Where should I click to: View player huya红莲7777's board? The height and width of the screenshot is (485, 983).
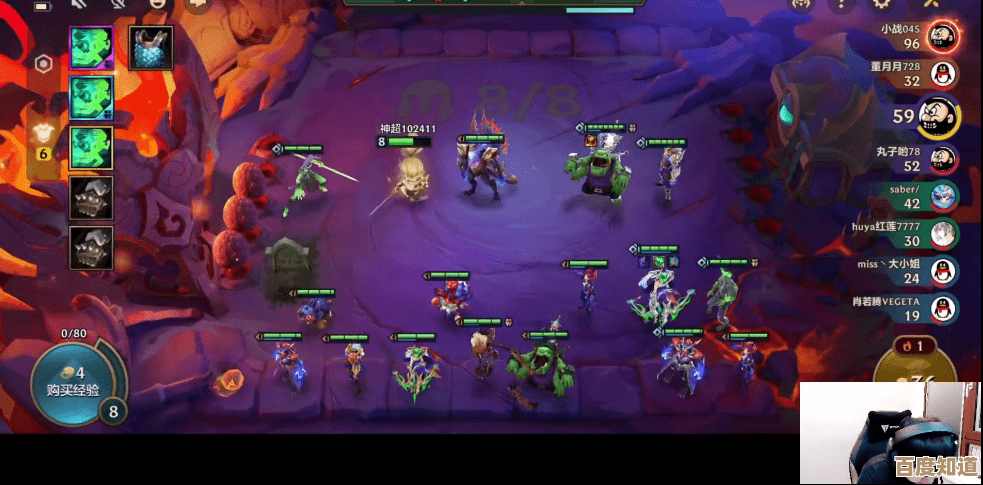940,233
